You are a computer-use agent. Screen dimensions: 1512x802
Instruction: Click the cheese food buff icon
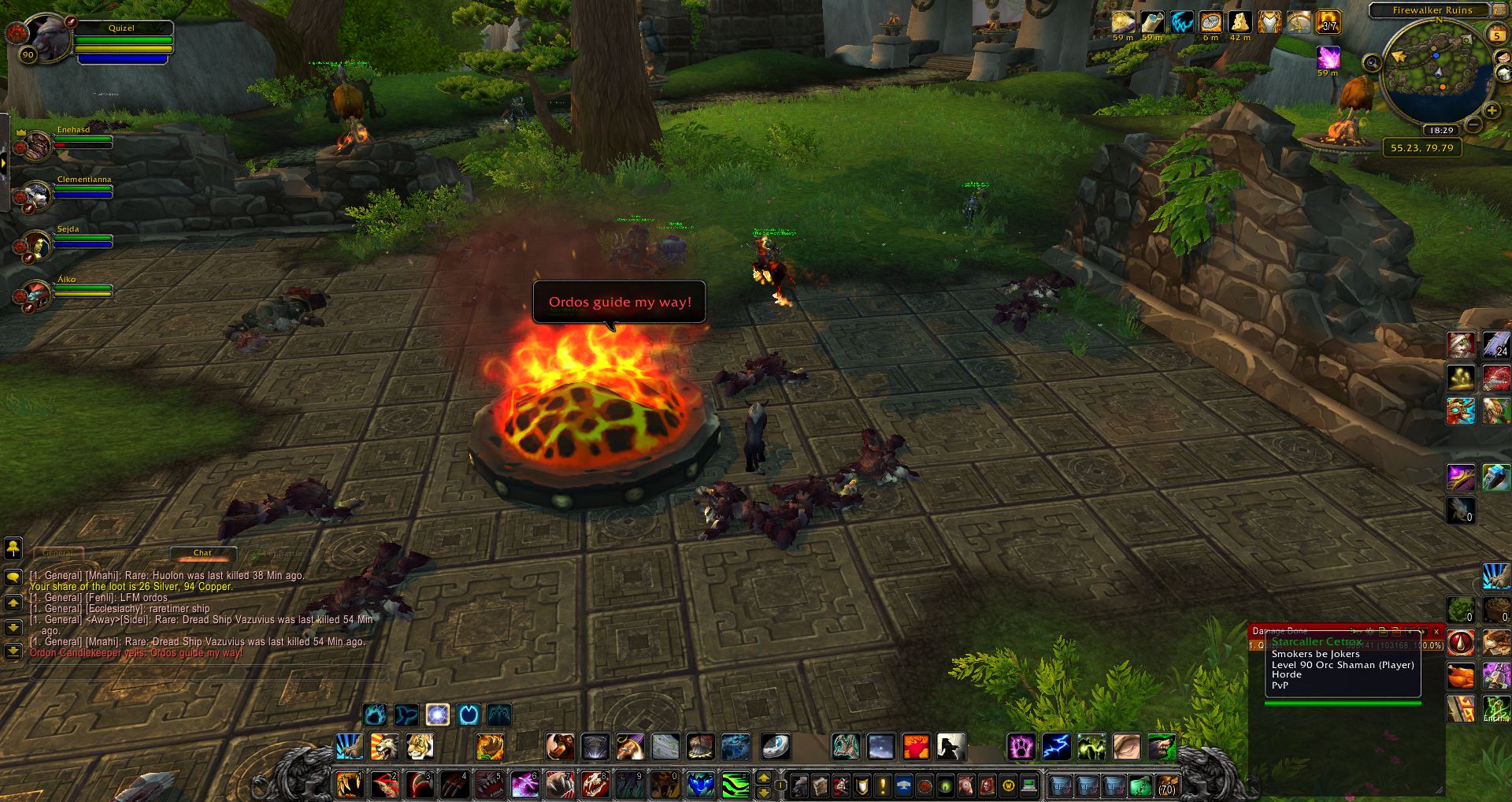pos(1240,22)
